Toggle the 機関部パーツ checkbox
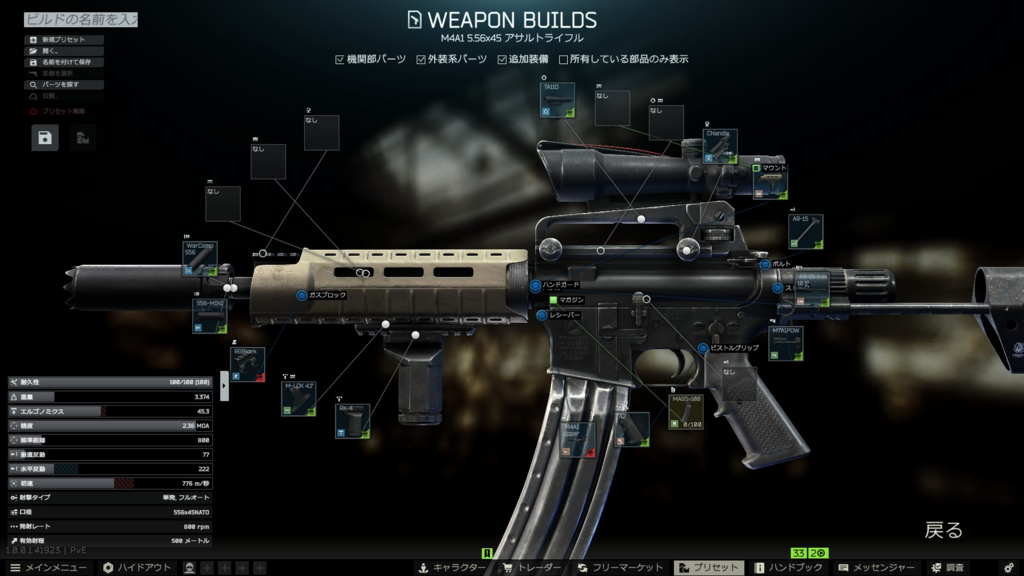 (340, 60)
